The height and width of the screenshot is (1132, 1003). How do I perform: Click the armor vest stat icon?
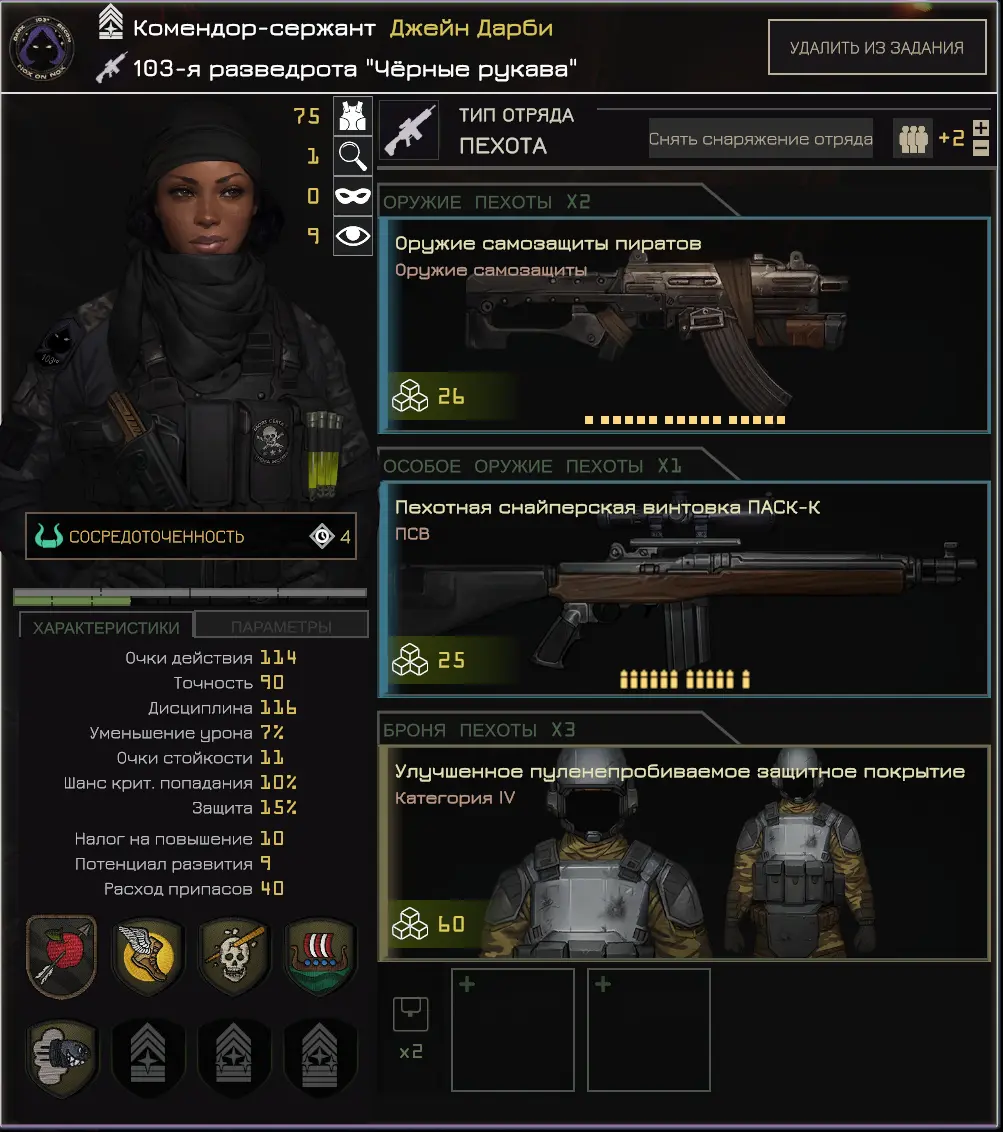(352, 116)
